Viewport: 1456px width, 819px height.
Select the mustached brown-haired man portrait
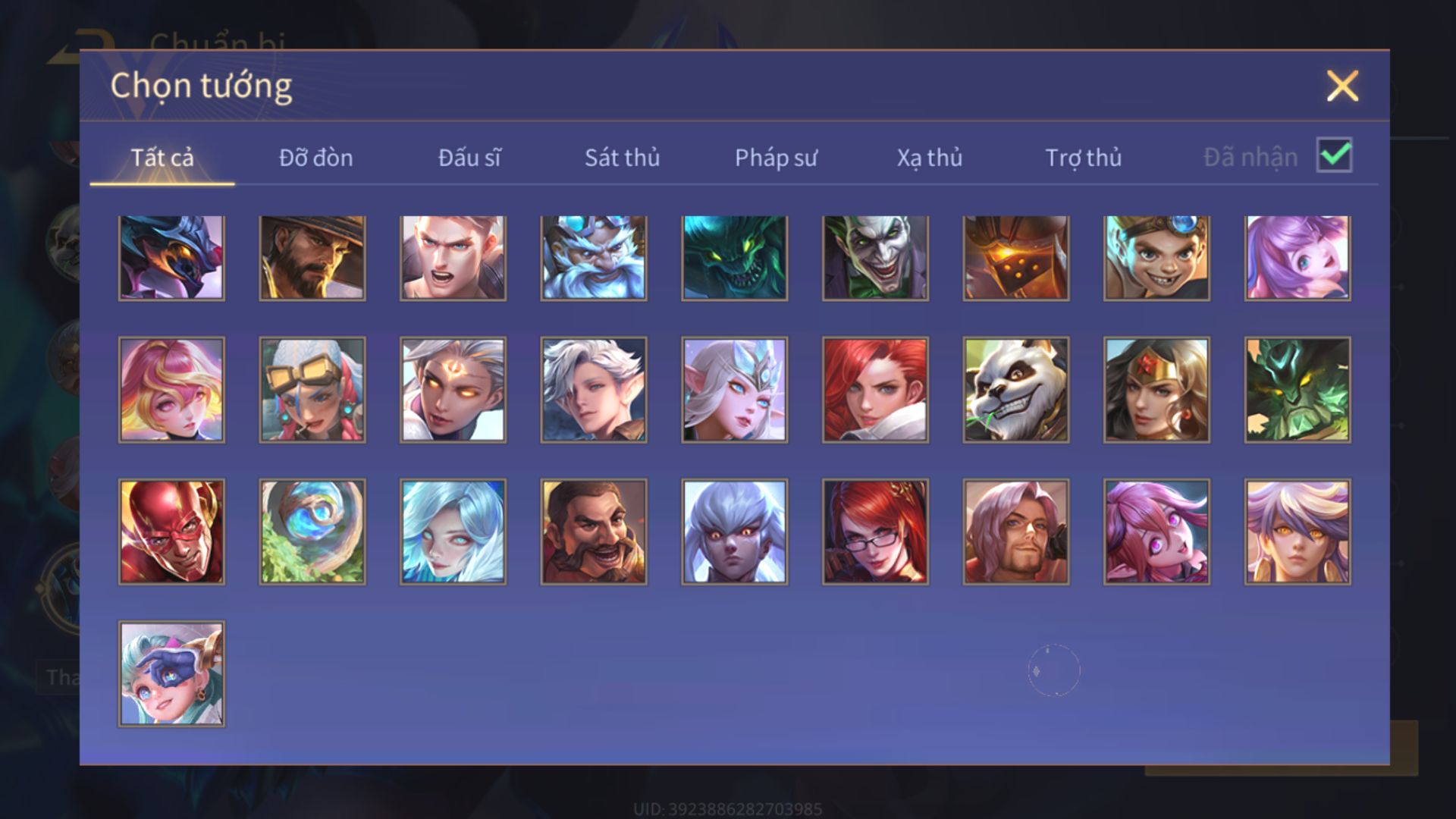click(594, 532)
